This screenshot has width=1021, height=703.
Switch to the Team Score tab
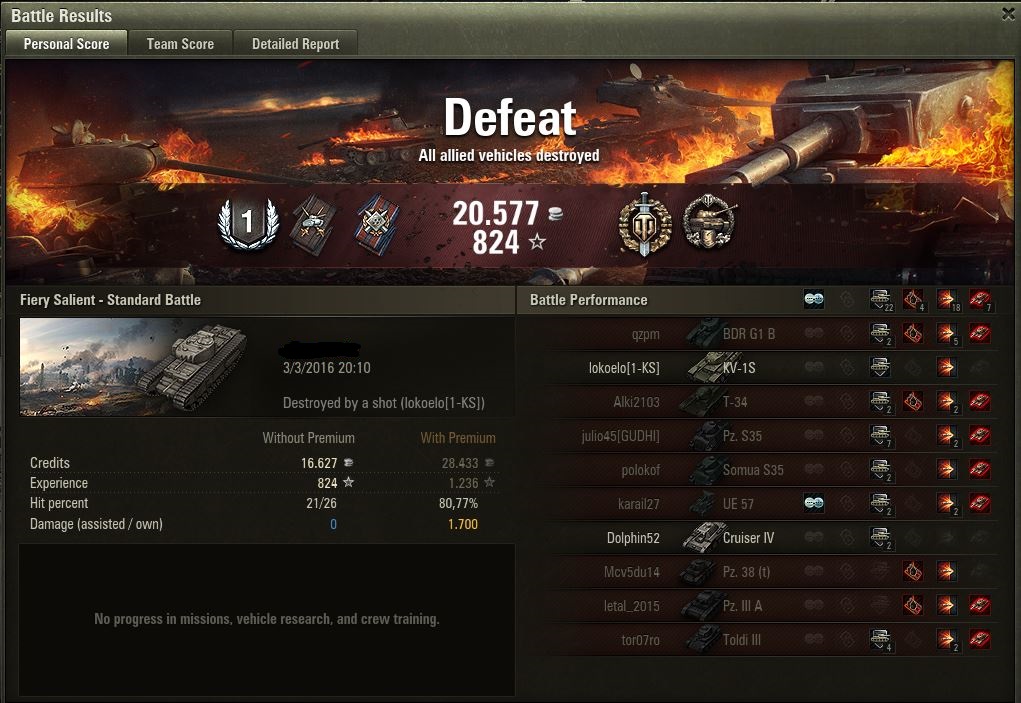180,44
